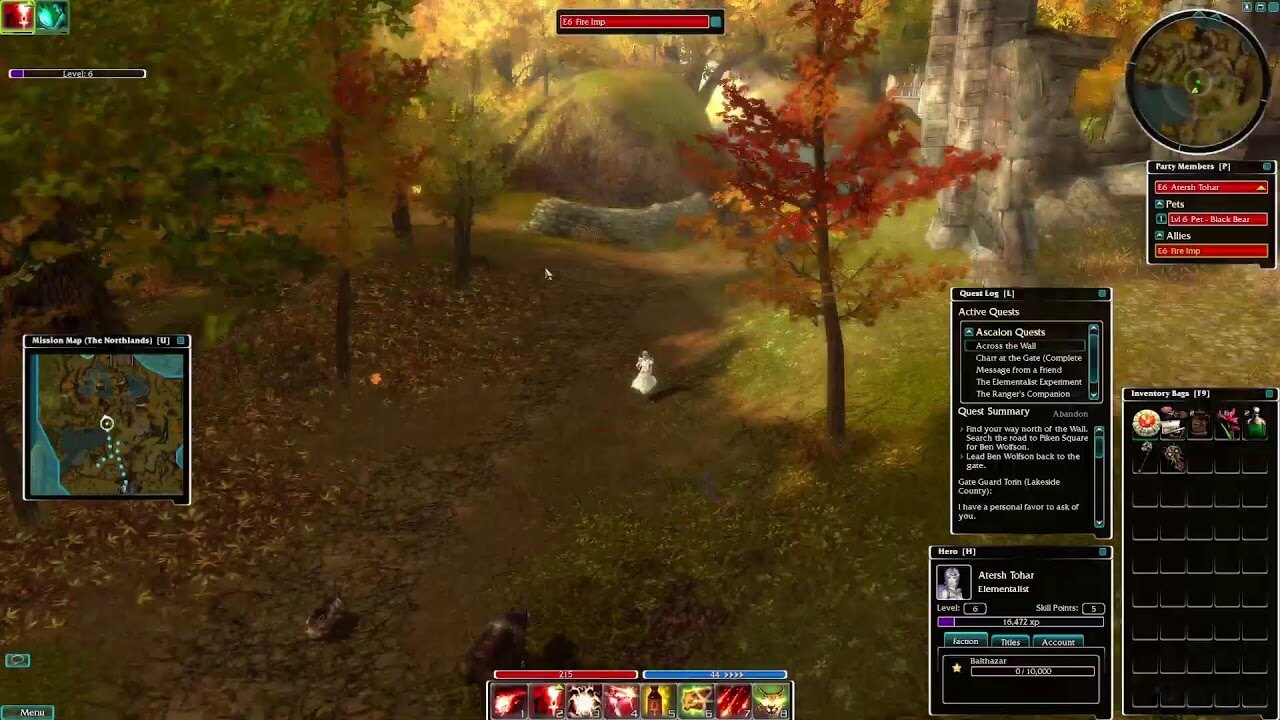Click Abandon in the Quest Summary
Image resolution: width=1280 pixels, height=720 pixels.
(1069, 413)
